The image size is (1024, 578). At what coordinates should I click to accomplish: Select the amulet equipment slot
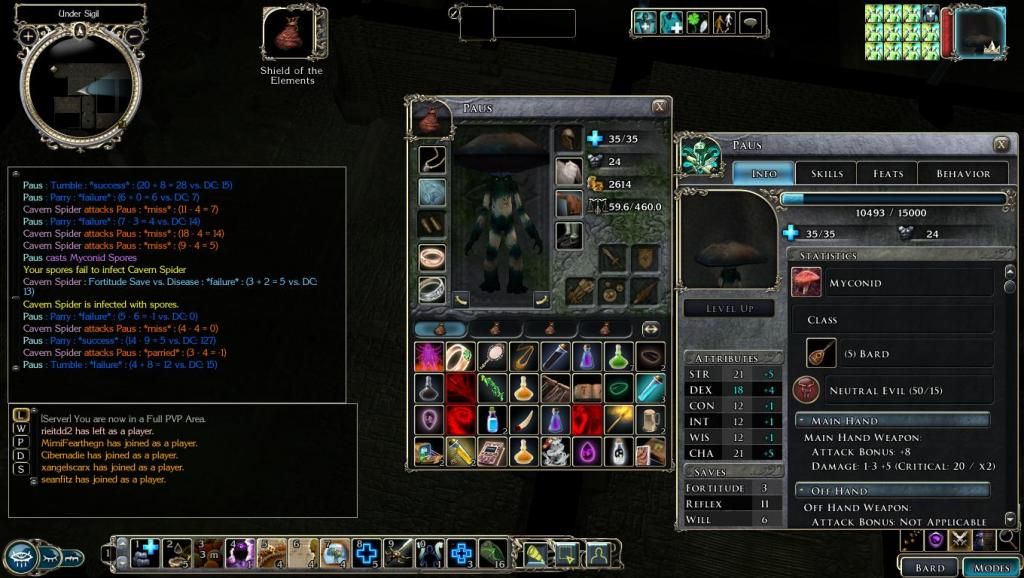pyautogui.click(x=432, y=160)
